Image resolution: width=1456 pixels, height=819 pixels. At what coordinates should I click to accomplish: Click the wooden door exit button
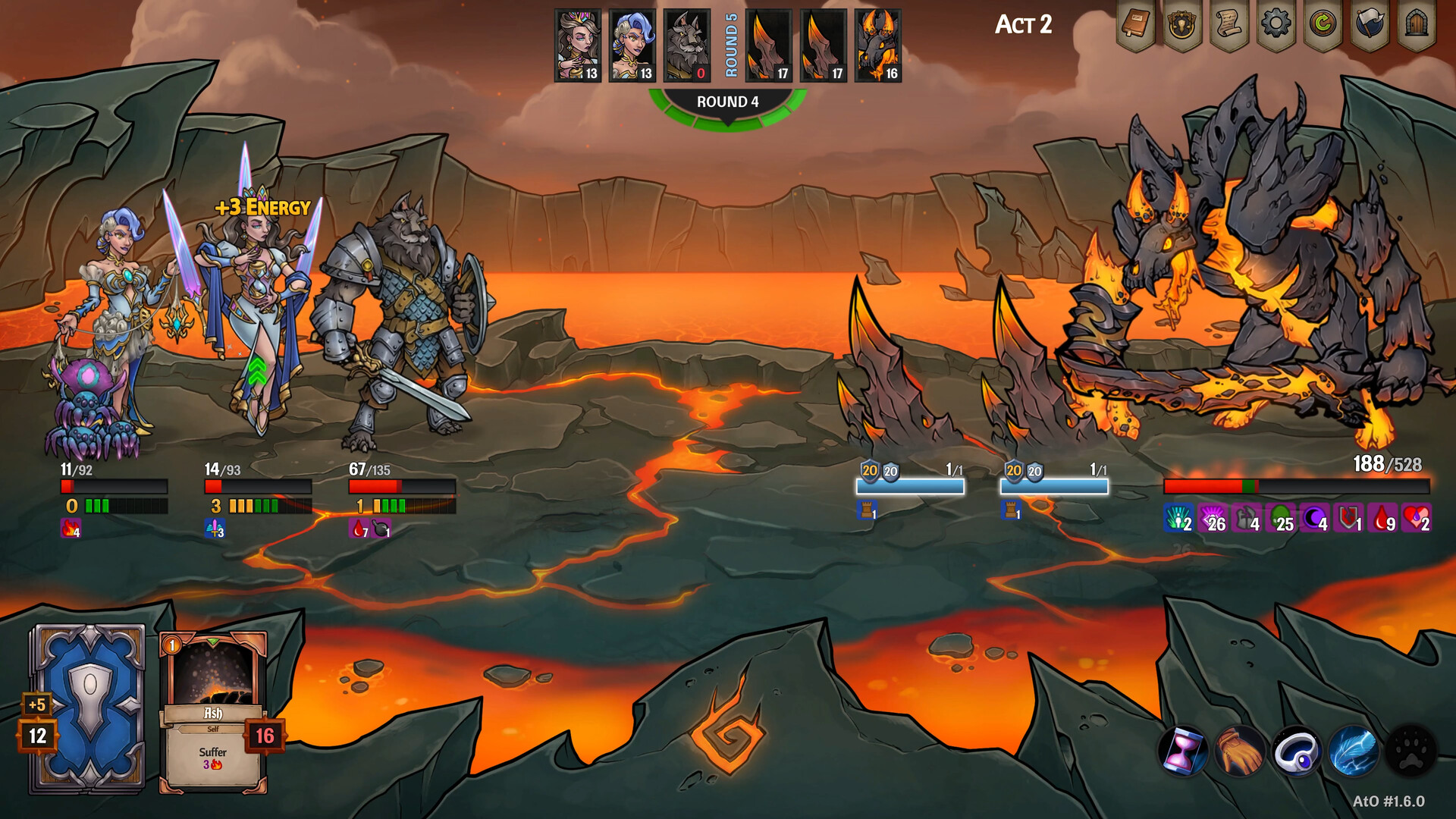(1417, 25)
